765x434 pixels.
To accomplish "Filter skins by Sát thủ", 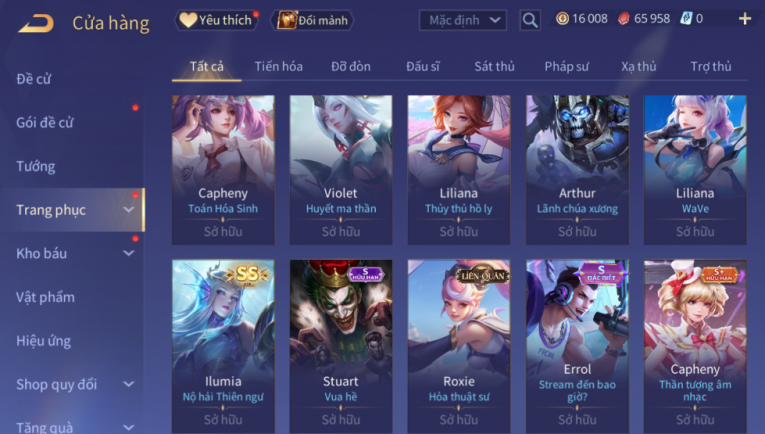I will point(494,67).
